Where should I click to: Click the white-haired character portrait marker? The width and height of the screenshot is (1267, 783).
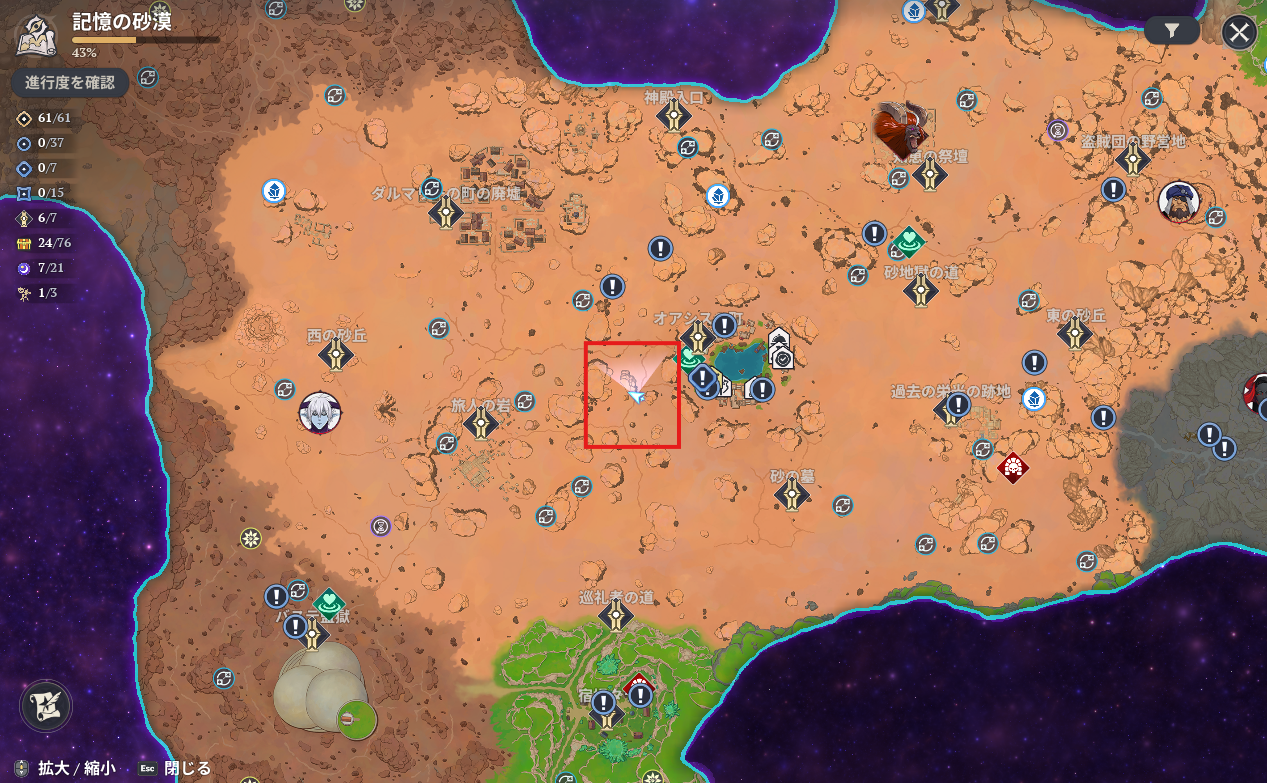pos(320,412)
